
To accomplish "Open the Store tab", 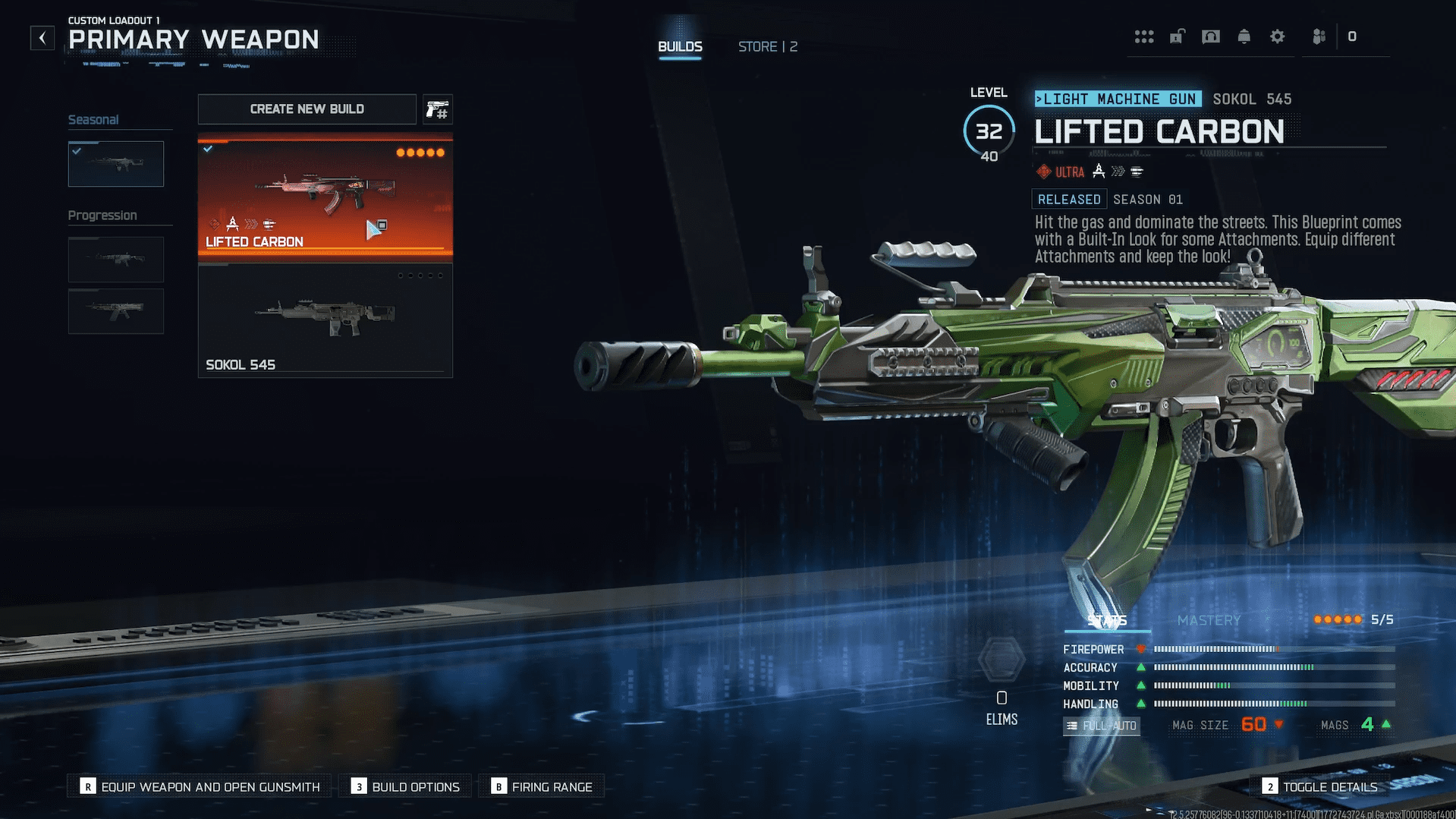I will (x=767, y=47).
